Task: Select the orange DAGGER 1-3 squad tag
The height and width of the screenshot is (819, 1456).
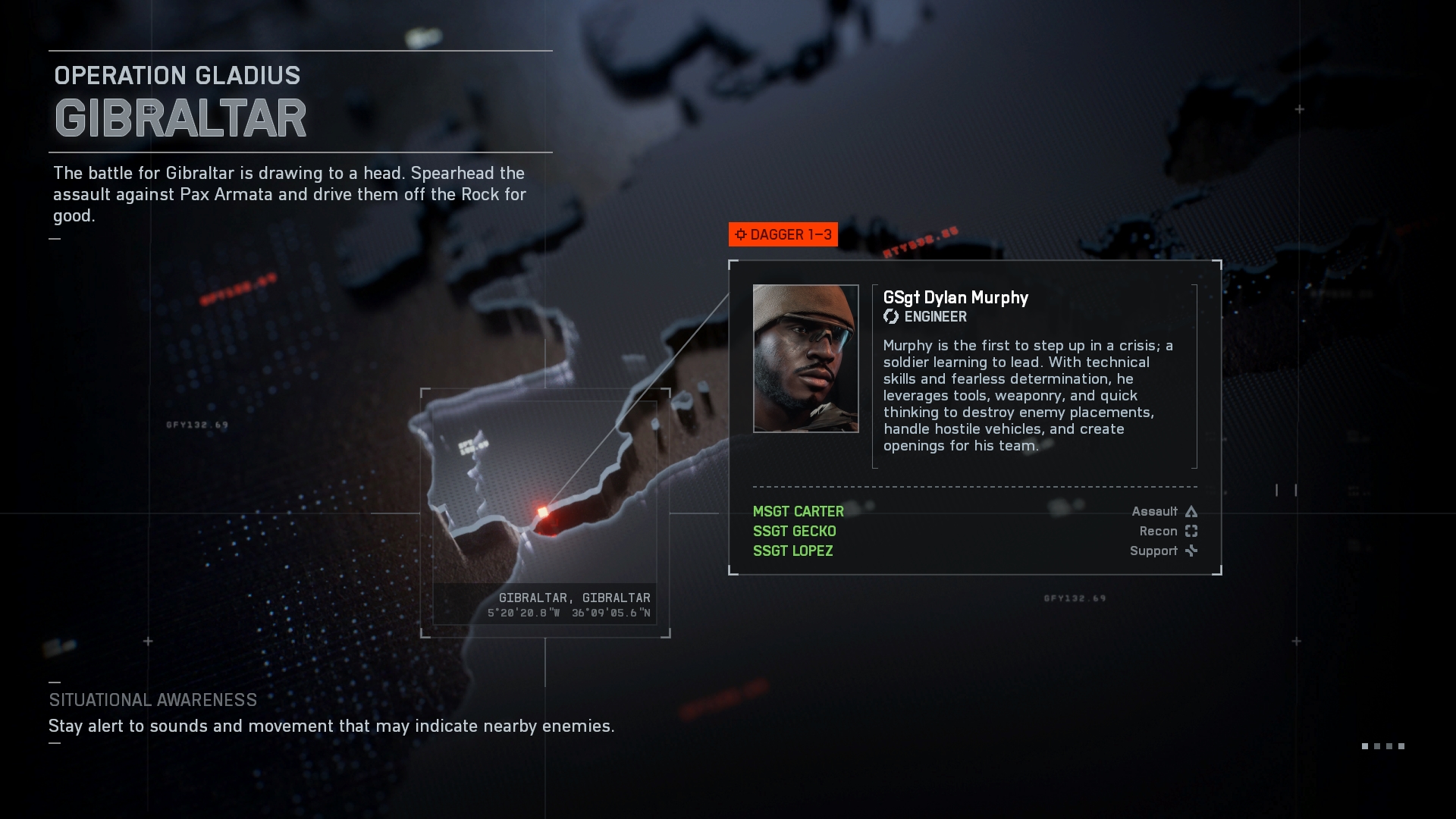Action: point(783,234)
